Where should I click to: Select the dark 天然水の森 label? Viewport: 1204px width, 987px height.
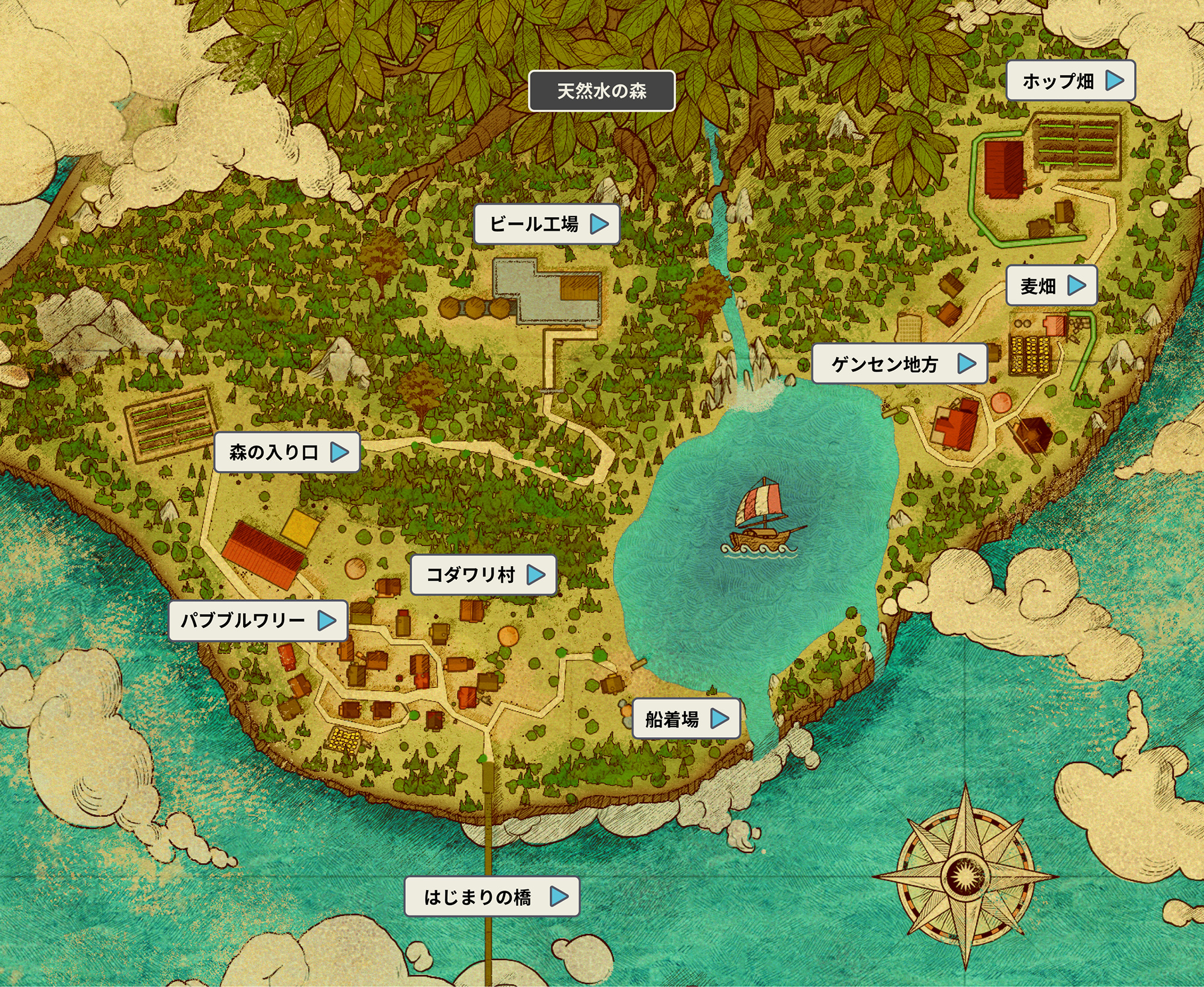pyautogui.click(x=601, y=91)
